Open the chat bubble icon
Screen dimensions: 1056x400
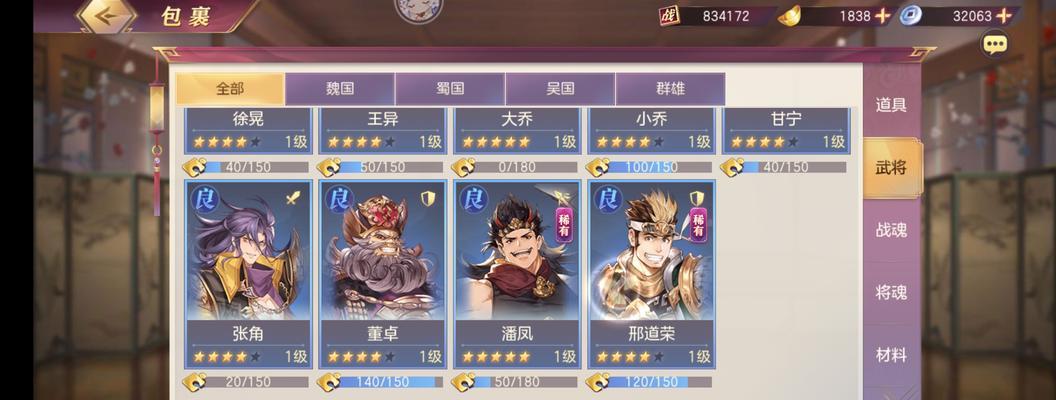[x=994, y=44]
